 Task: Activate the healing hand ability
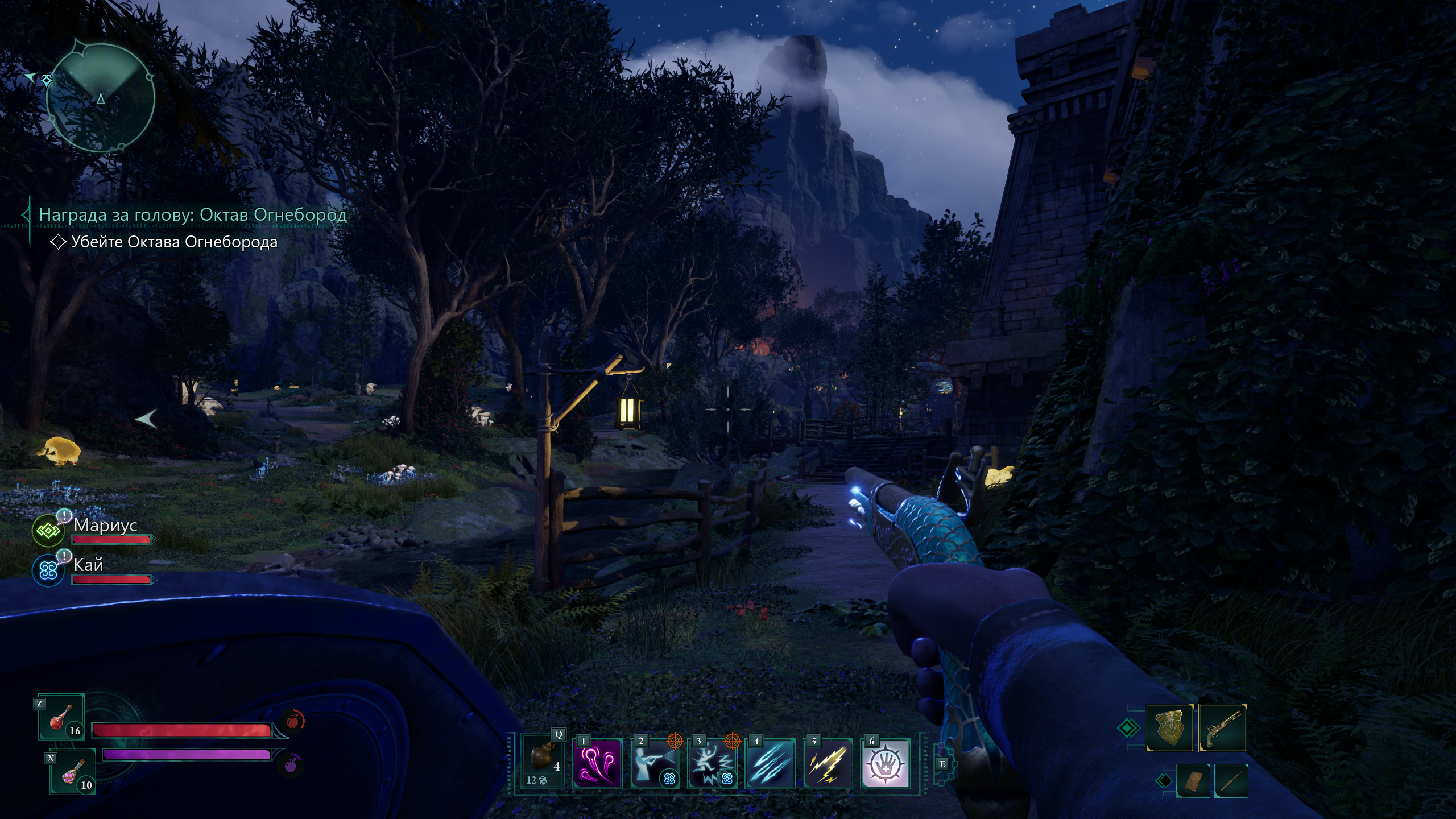pos(886,763)
